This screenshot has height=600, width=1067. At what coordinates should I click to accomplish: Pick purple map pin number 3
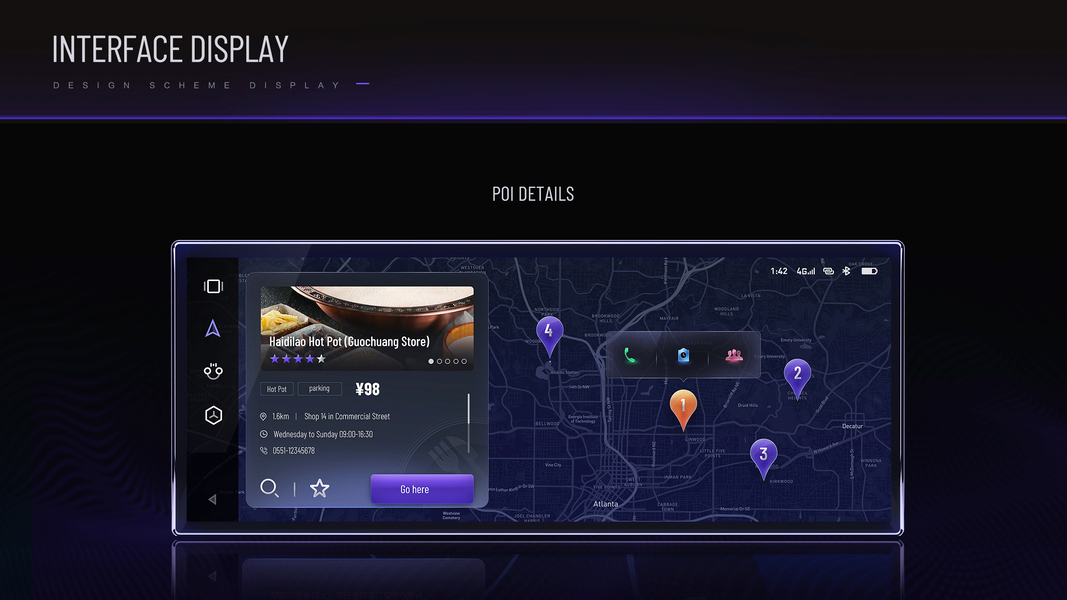tap(763, 455)
